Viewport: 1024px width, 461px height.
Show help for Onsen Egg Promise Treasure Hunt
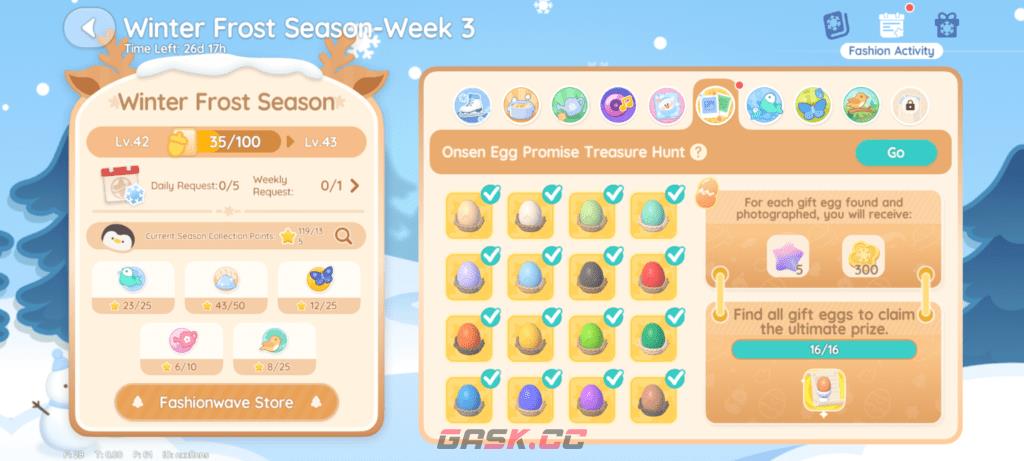698,153
